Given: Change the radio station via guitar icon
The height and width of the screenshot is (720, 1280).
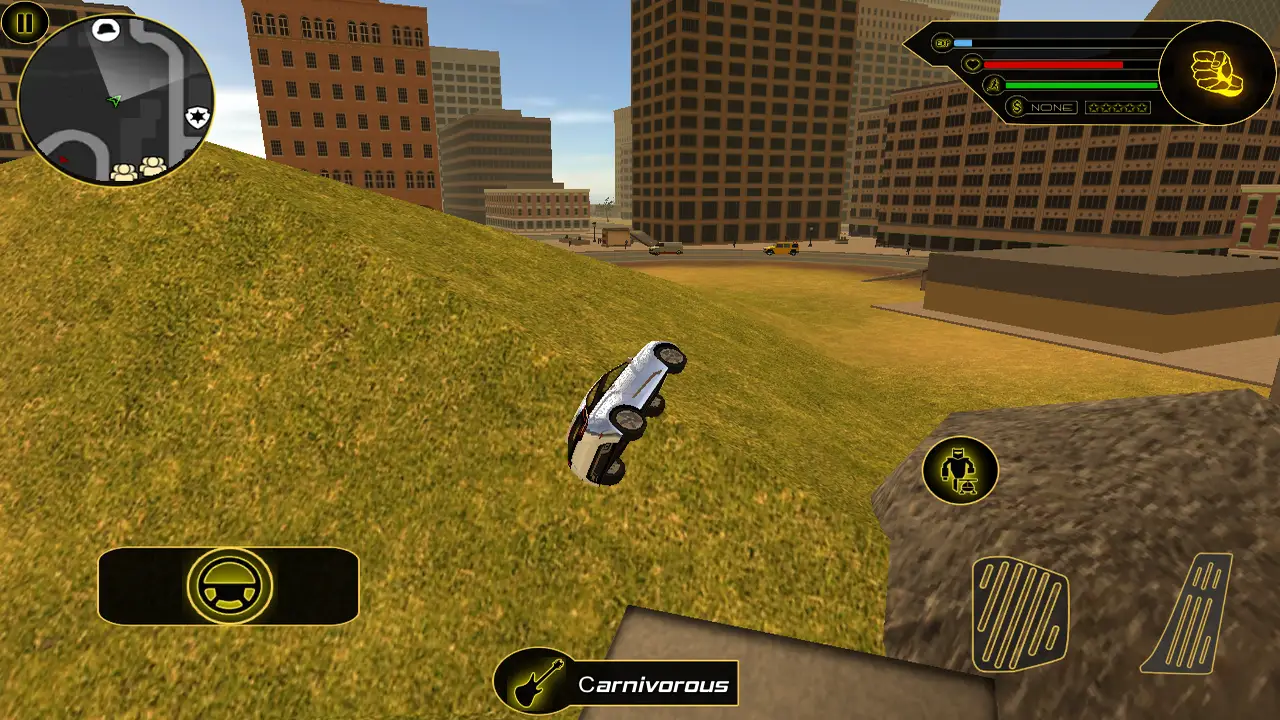Looking at the screenshot, I should coord(539,686).
